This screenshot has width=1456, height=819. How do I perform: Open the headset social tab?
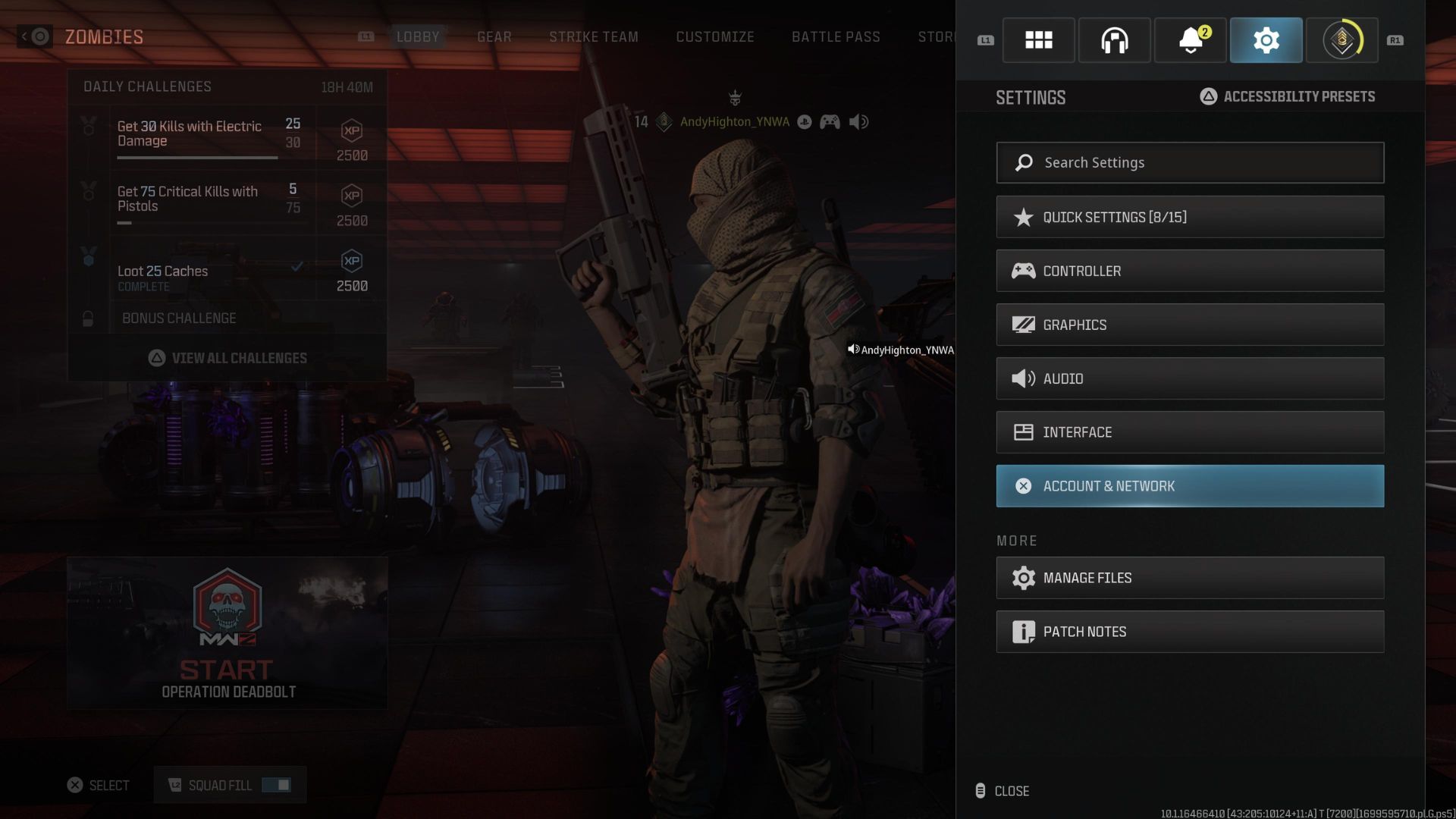pyautogui.click(x=1114, y=40)
